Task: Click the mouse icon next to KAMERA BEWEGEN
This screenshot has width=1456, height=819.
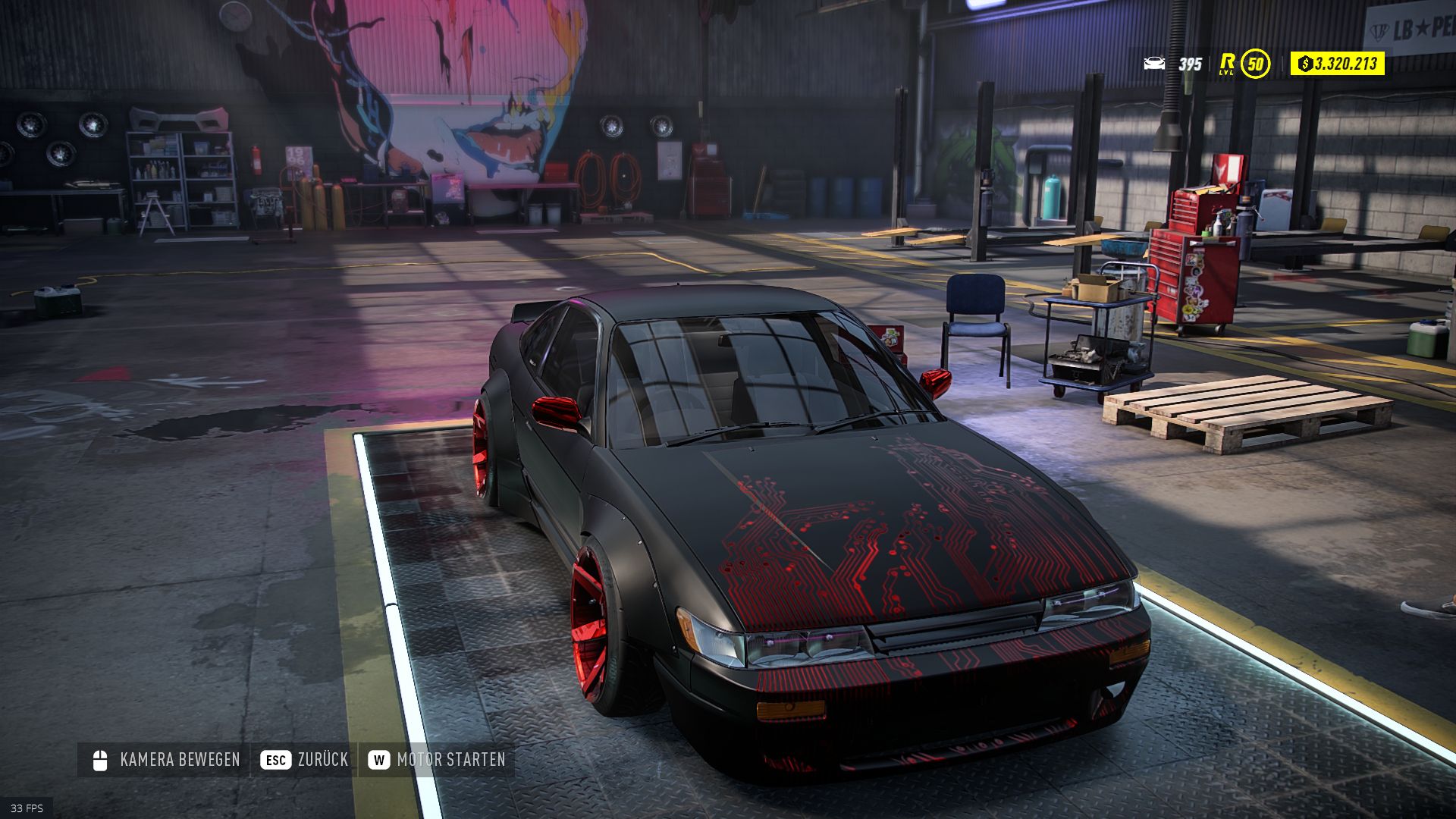Action: [99, 758]
